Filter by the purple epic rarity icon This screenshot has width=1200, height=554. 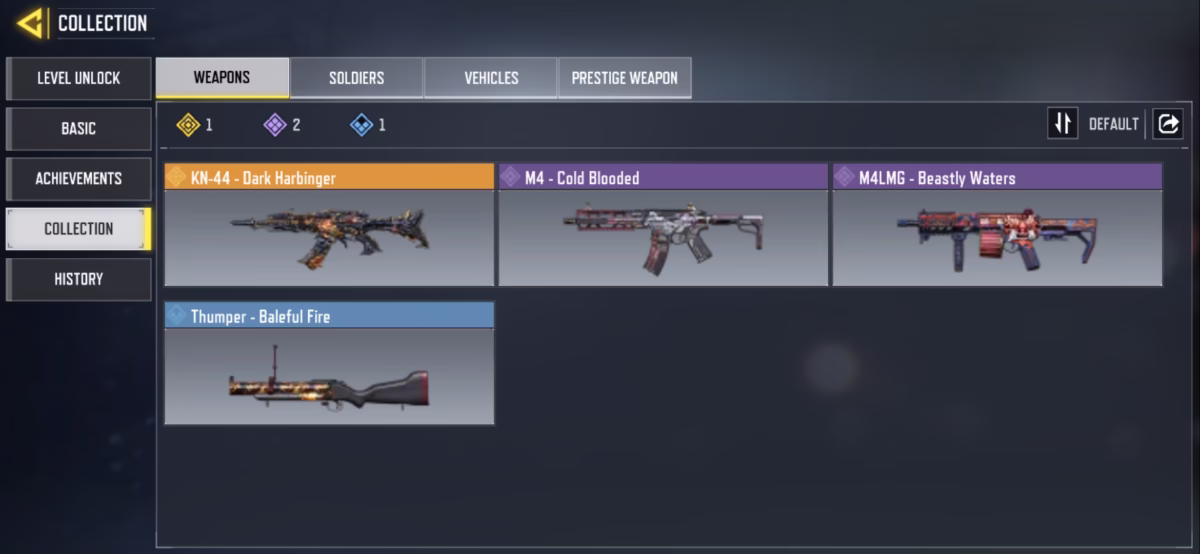click(x=275, y=125)
